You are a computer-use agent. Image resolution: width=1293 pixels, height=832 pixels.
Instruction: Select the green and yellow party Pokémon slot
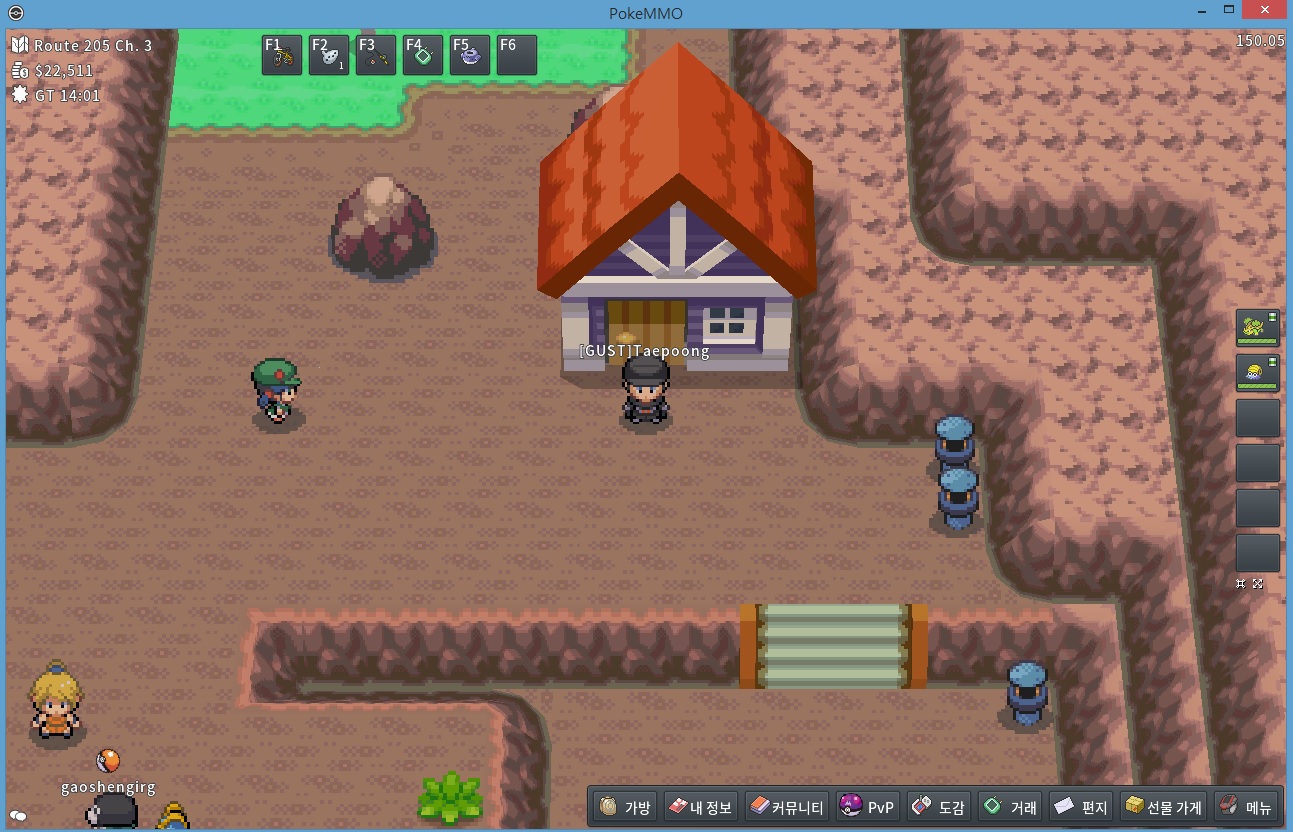[x=1257, y=328]
